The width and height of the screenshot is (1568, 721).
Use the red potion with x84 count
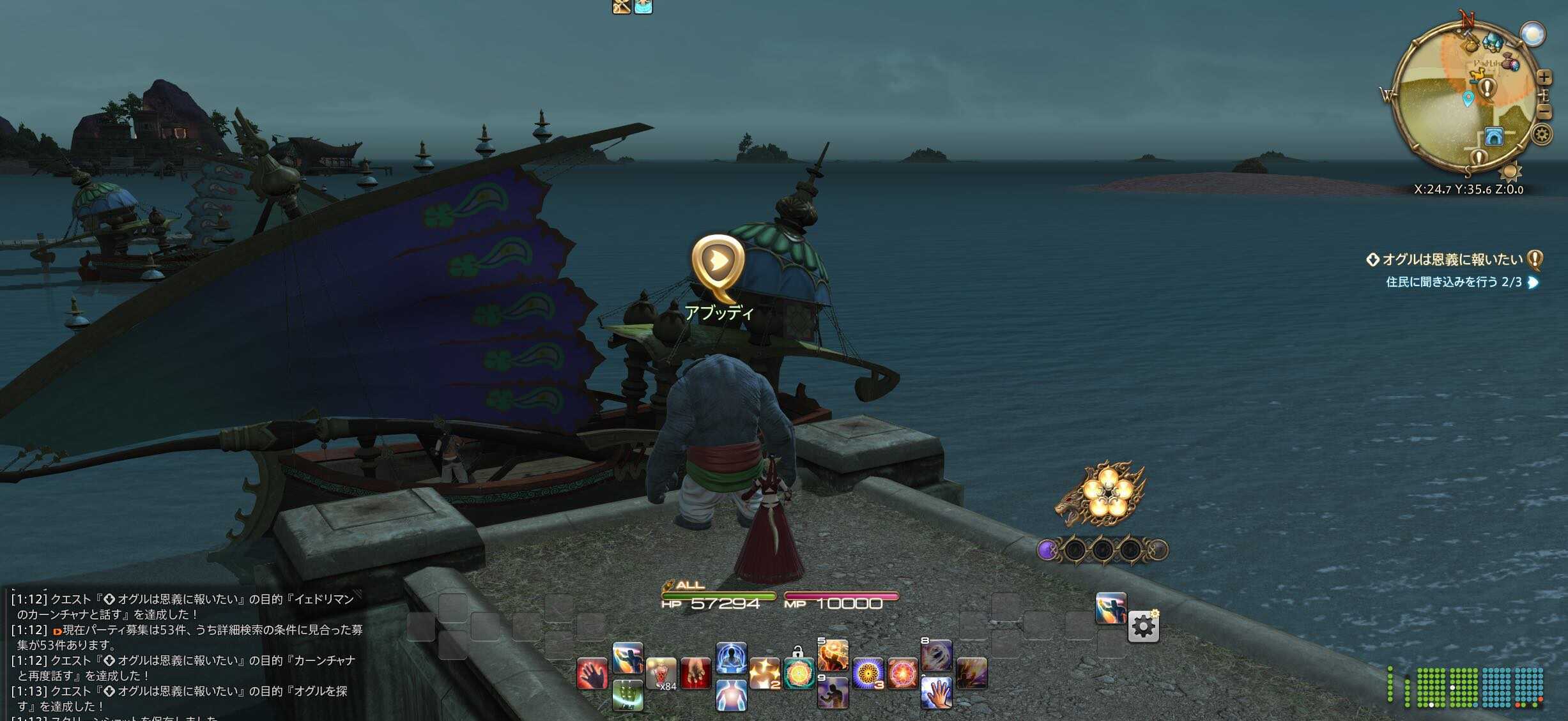click(661, 674)
